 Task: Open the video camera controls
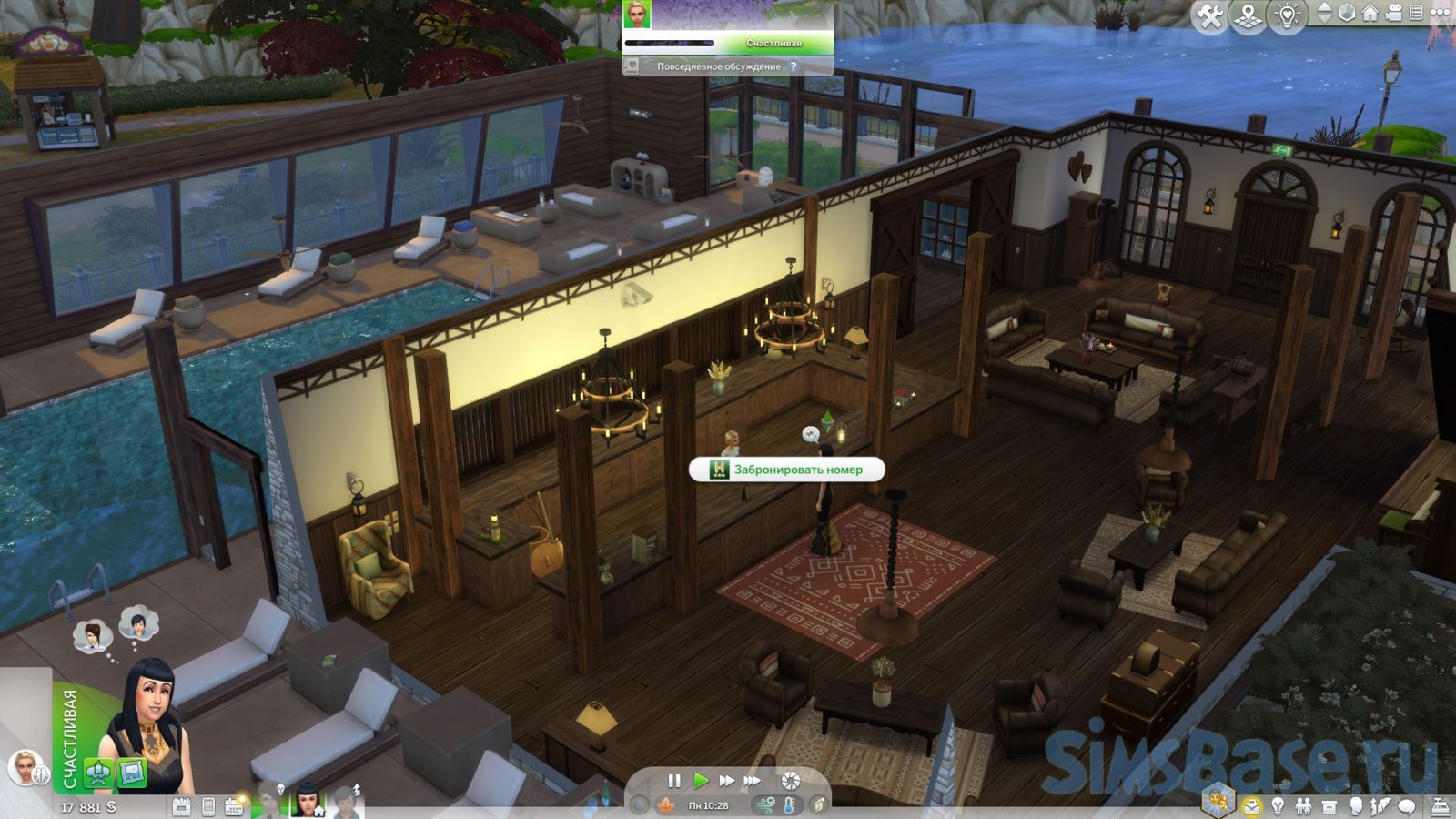pyautogui.click(x=1393, y=13)
